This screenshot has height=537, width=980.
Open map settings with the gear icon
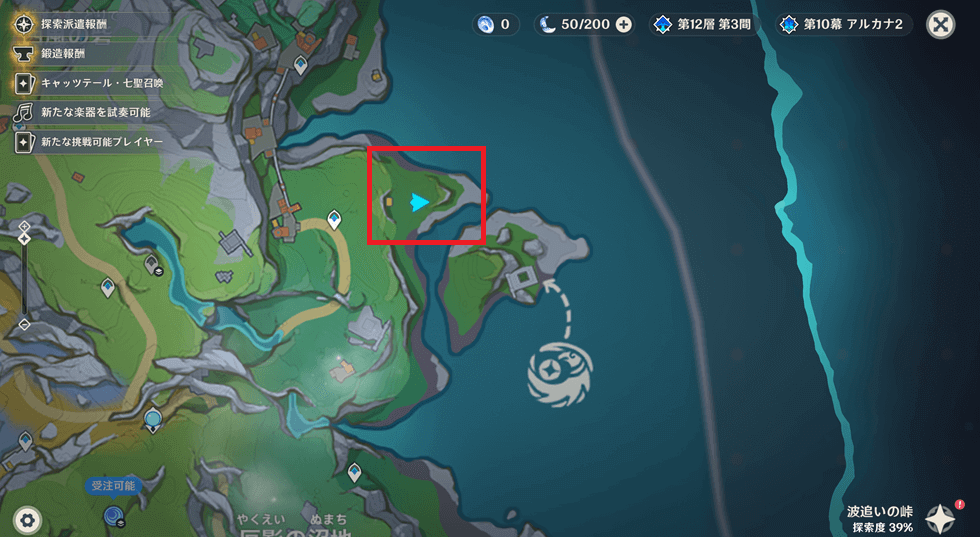pos(26,520)
